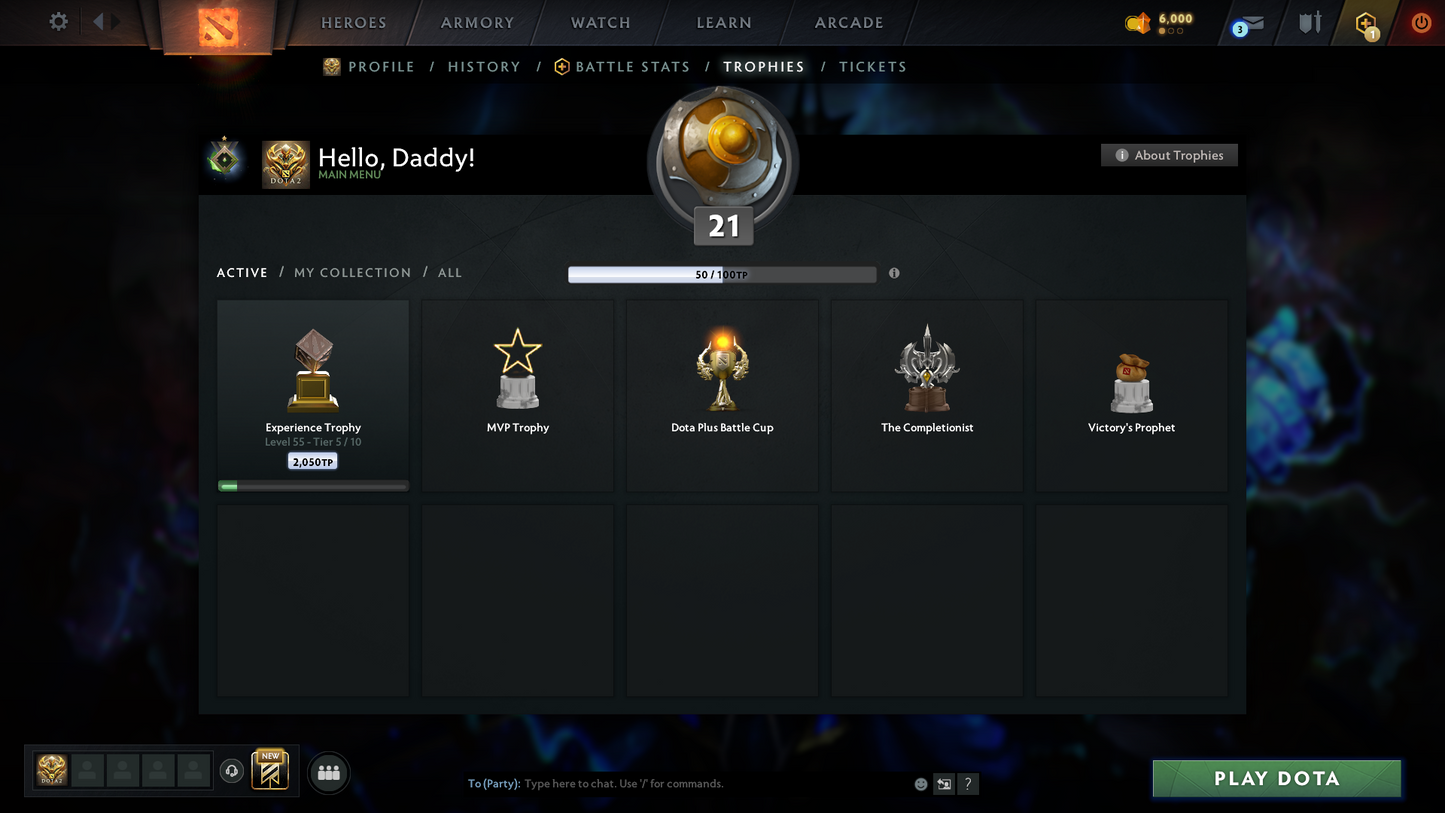This screenshot has height=813, width=1445.
Task: Click the power button to exit Dota
Action: point(1420,22)
